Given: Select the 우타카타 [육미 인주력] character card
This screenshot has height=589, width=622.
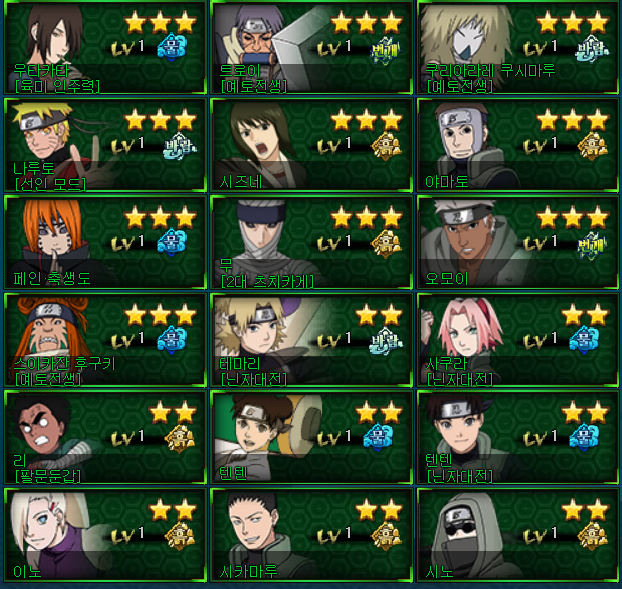Looking at the screenshot, I should tap(105, 48).
